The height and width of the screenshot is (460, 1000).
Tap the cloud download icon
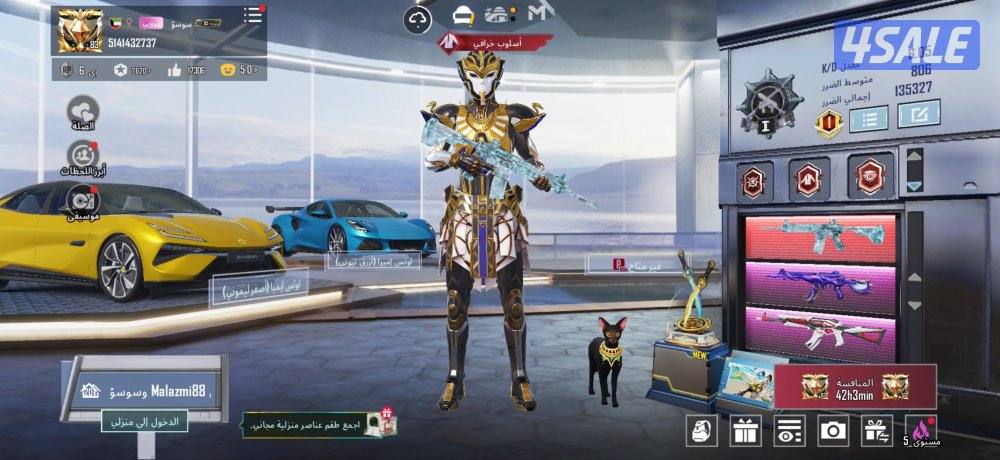pos(418,17)
